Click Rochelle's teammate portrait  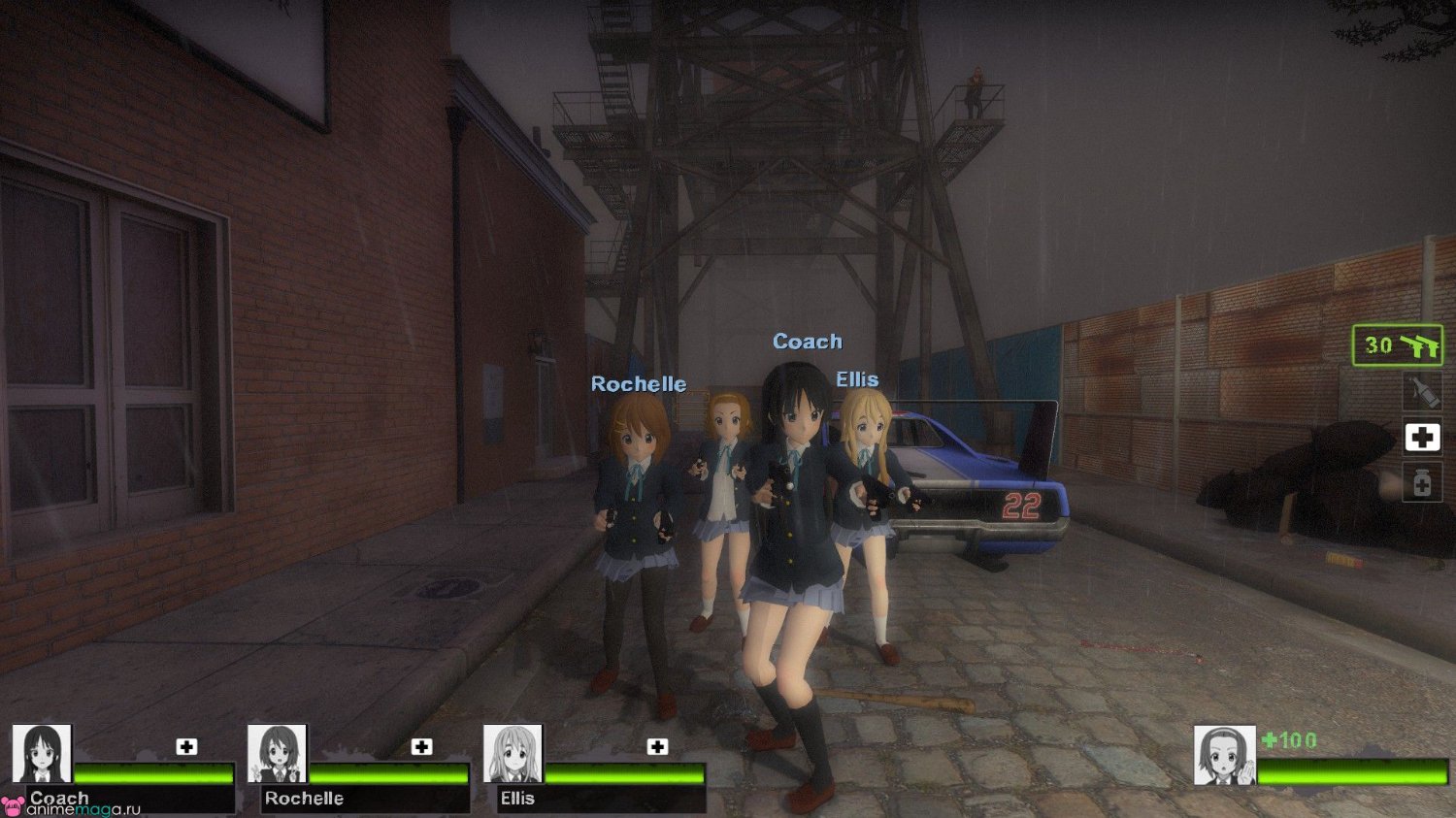[278, 753]
